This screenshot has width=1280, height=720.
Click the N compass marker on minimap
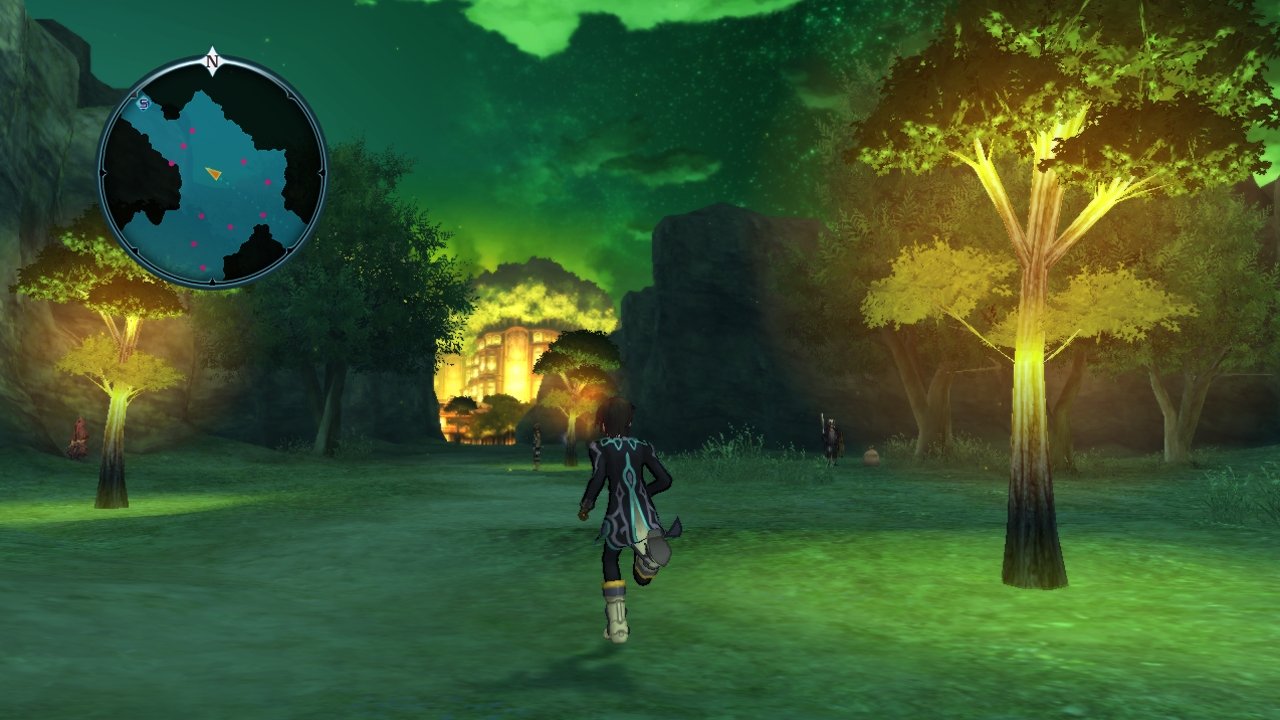[211, 61]
